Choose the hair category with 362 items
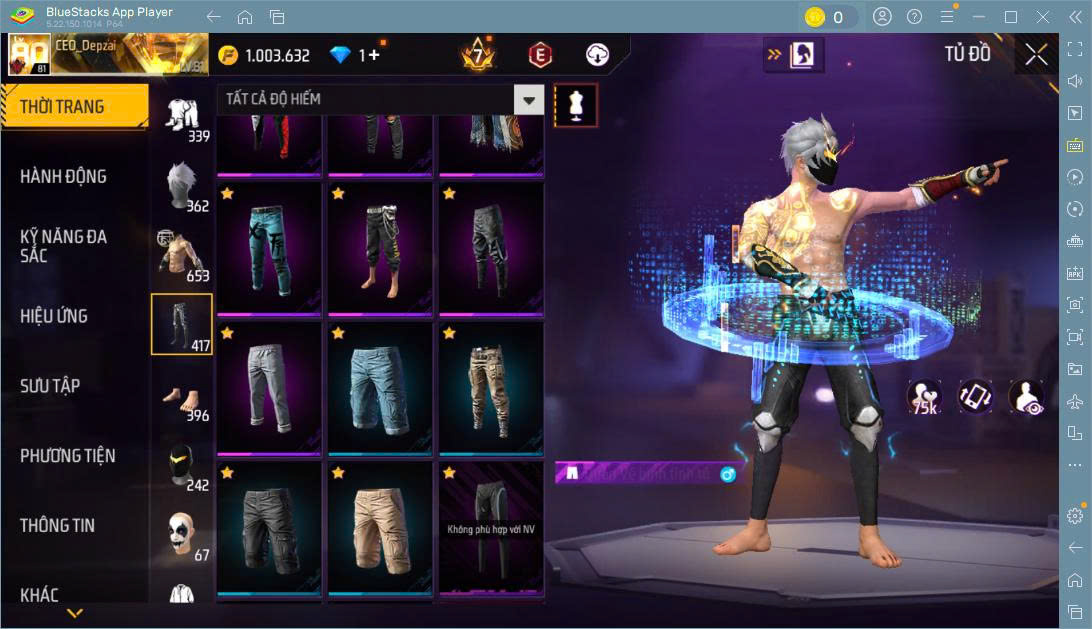This screenshot has height=629, width=1092. tap(181, 185)
